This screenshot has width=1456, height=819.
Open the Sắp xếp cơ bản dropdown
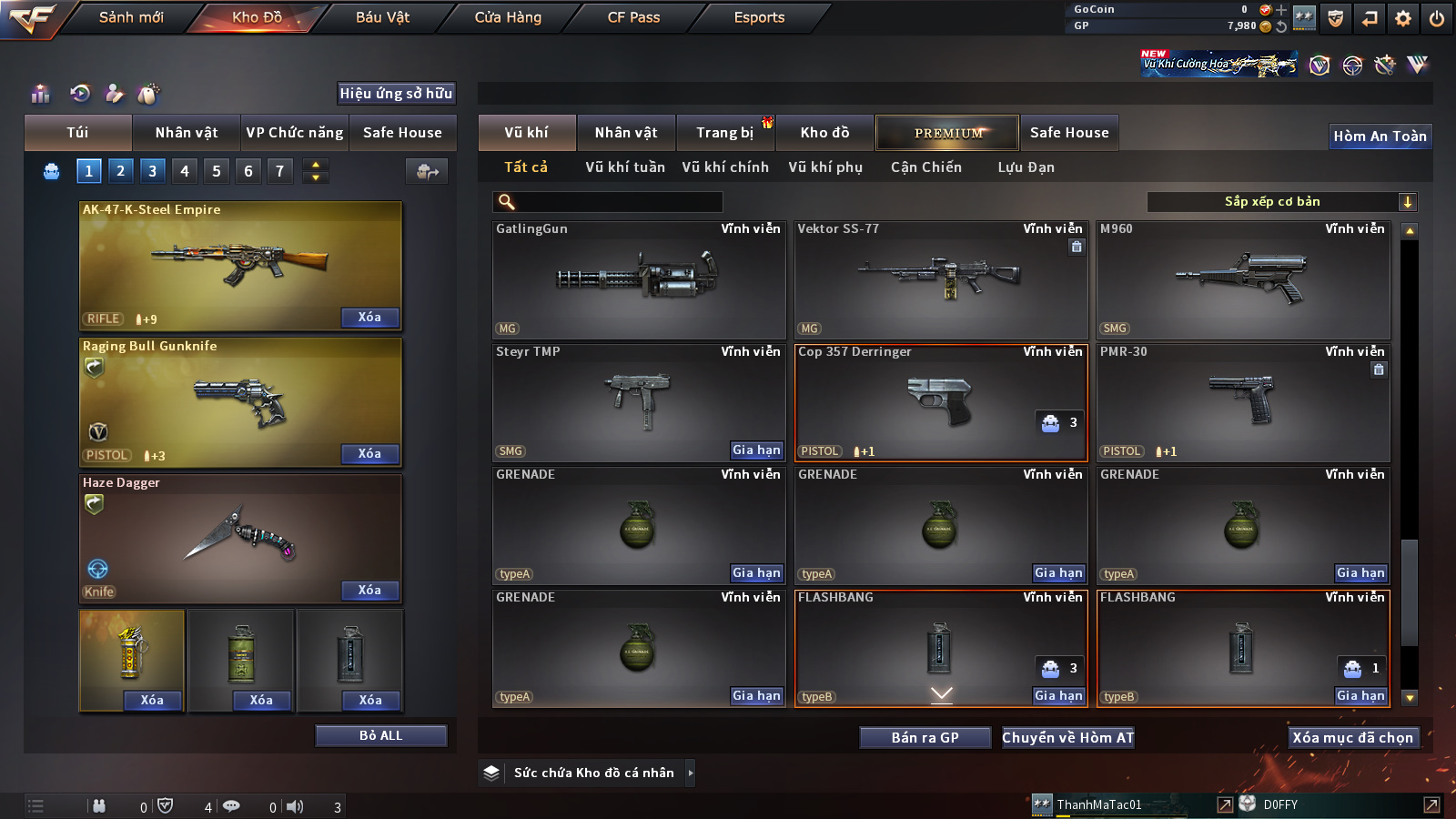[x=1281, y=202]
